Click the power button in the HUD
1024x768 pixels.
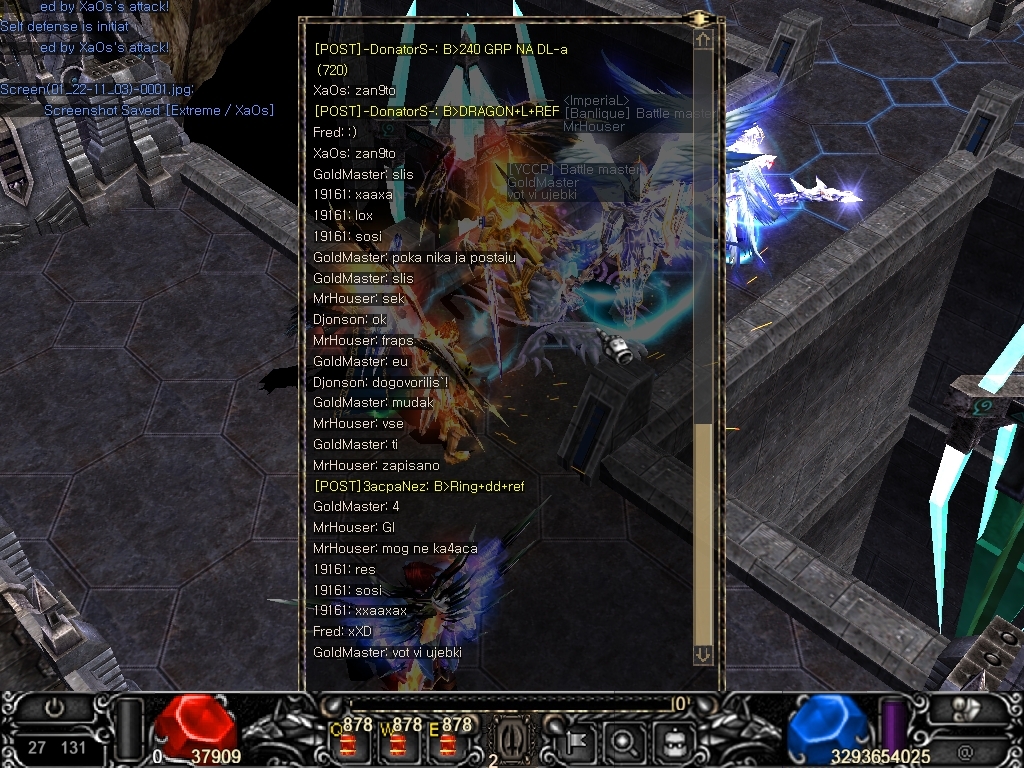click(56, 707)
